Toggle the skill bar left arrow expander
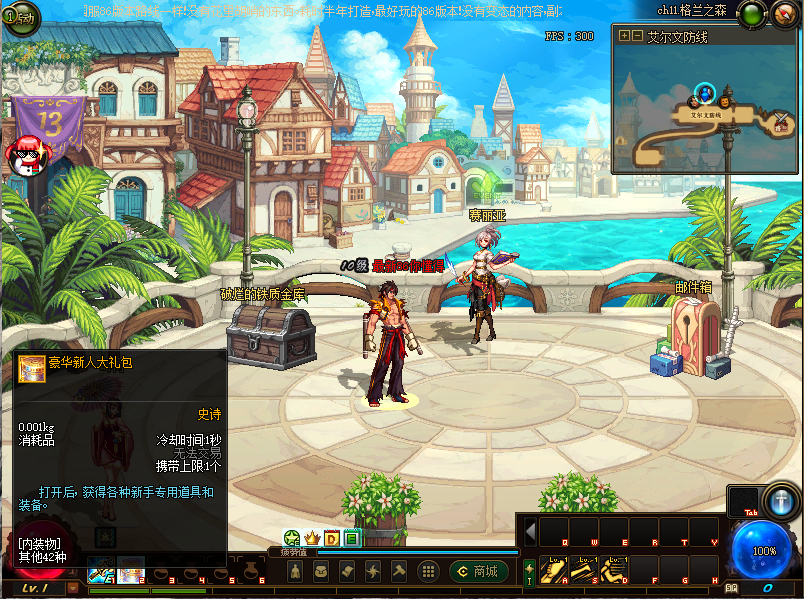Image resolution: width=804 pixels, height=599 pixels. point(530,531)
